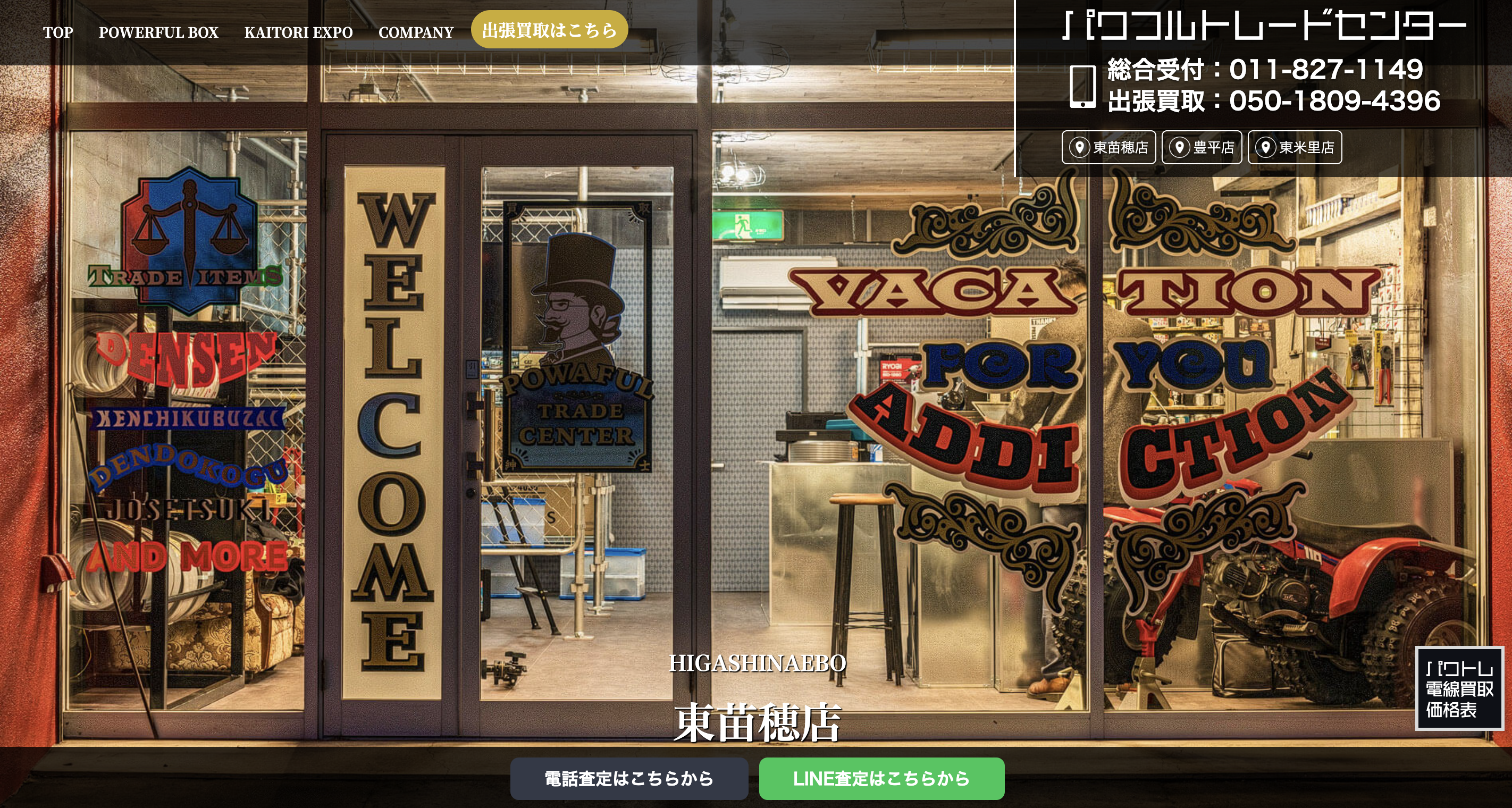Select the 東苗穂店 store location button
Screen dimensions: 1512x808
pos(1109,147)
